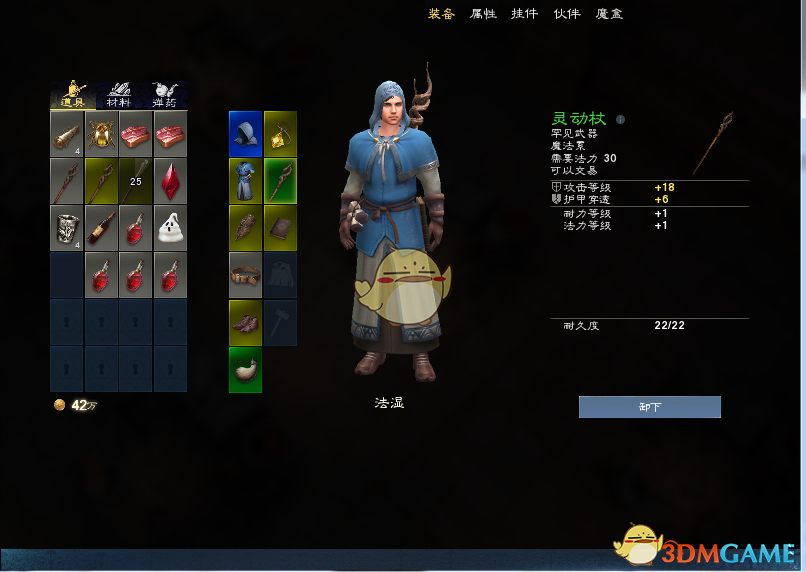Pick the leather belt equipment slot
This screenshot has width=806, height=572.
[245, 276]
